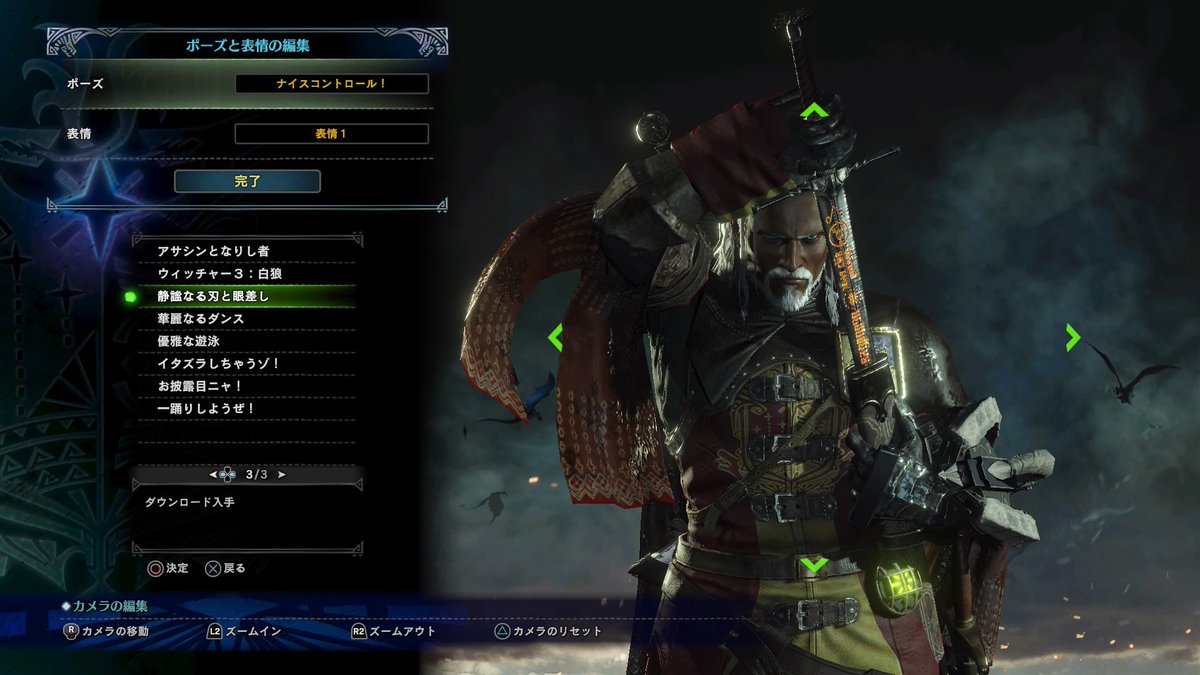Choose the 一踊りしようぜ！ pose
1200x675 pixels.
pyautogui.click(x=207, y=408)
